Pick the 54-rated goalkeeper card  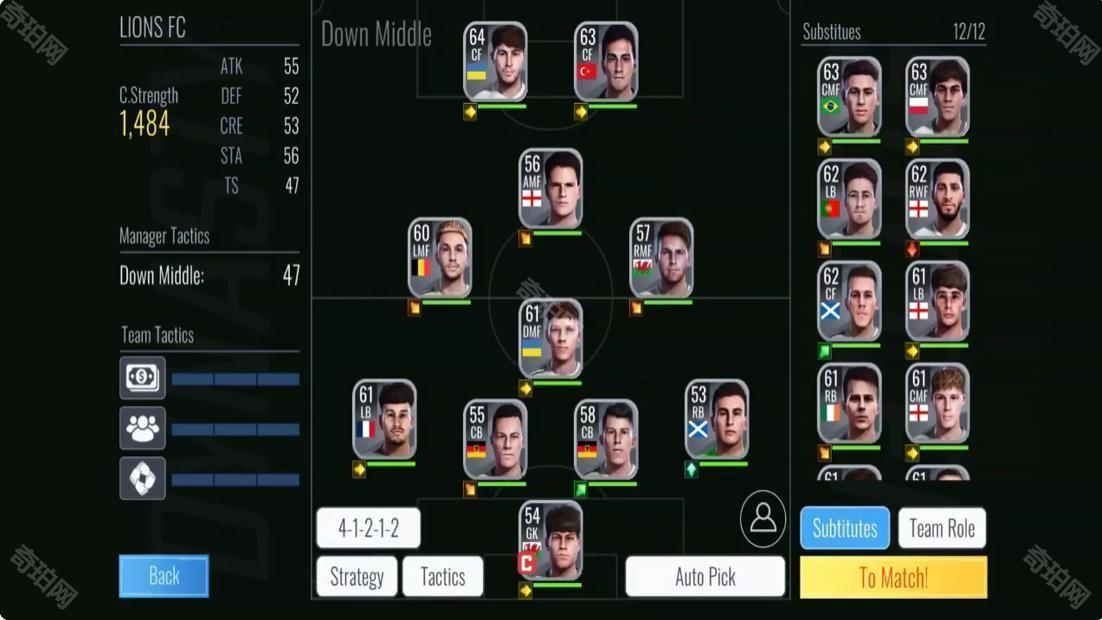(x=550, y=541)
